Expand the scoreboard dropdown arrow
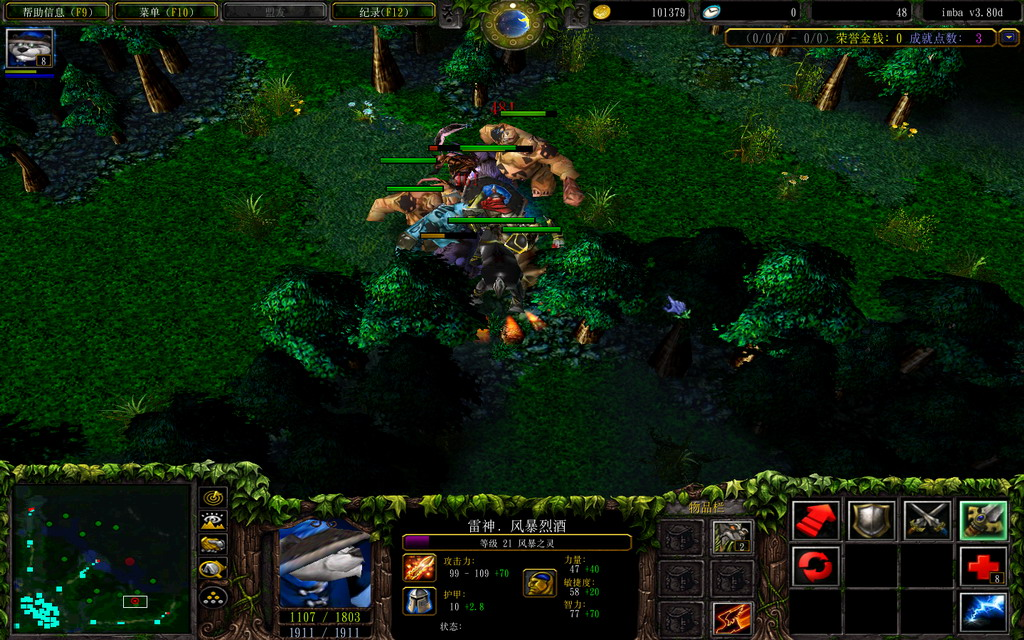Image resolution: width=1024 pixels, height=640 pixels. 1009,38
